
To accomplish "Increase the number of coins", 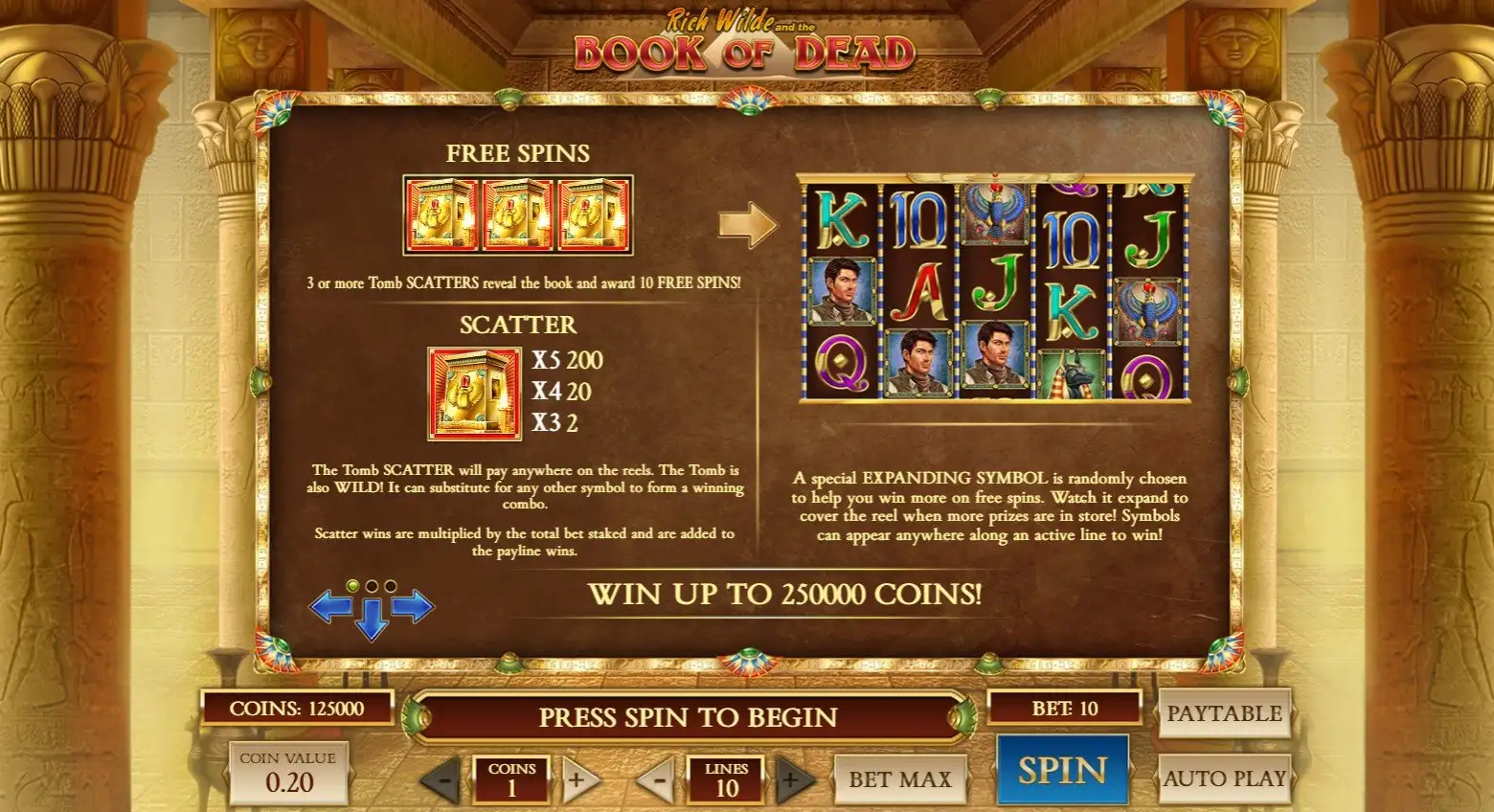I will (577, 780).
